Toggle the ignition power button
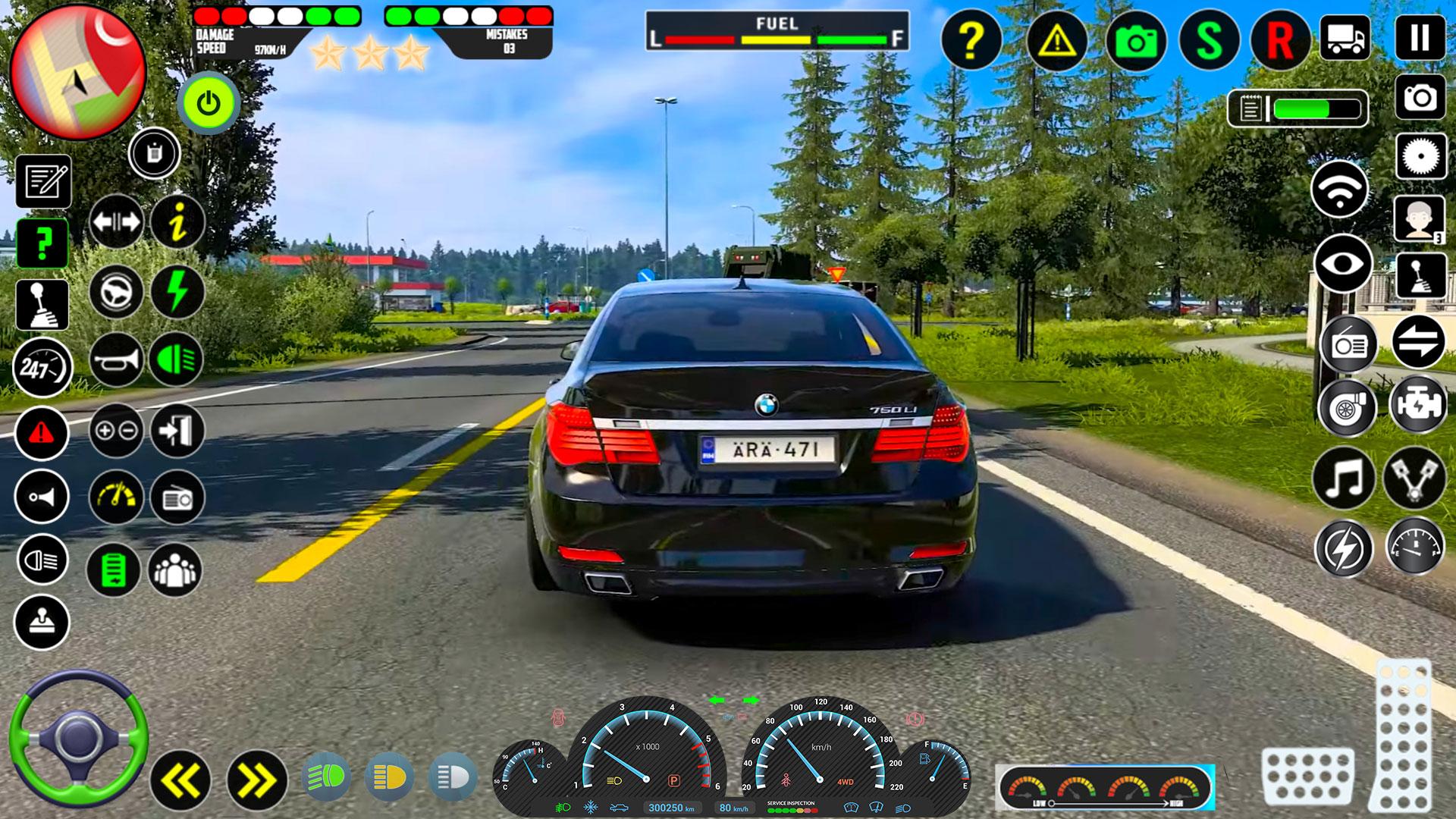The width and height of the screenshot is (1456, 819). (x=209, y=102)
